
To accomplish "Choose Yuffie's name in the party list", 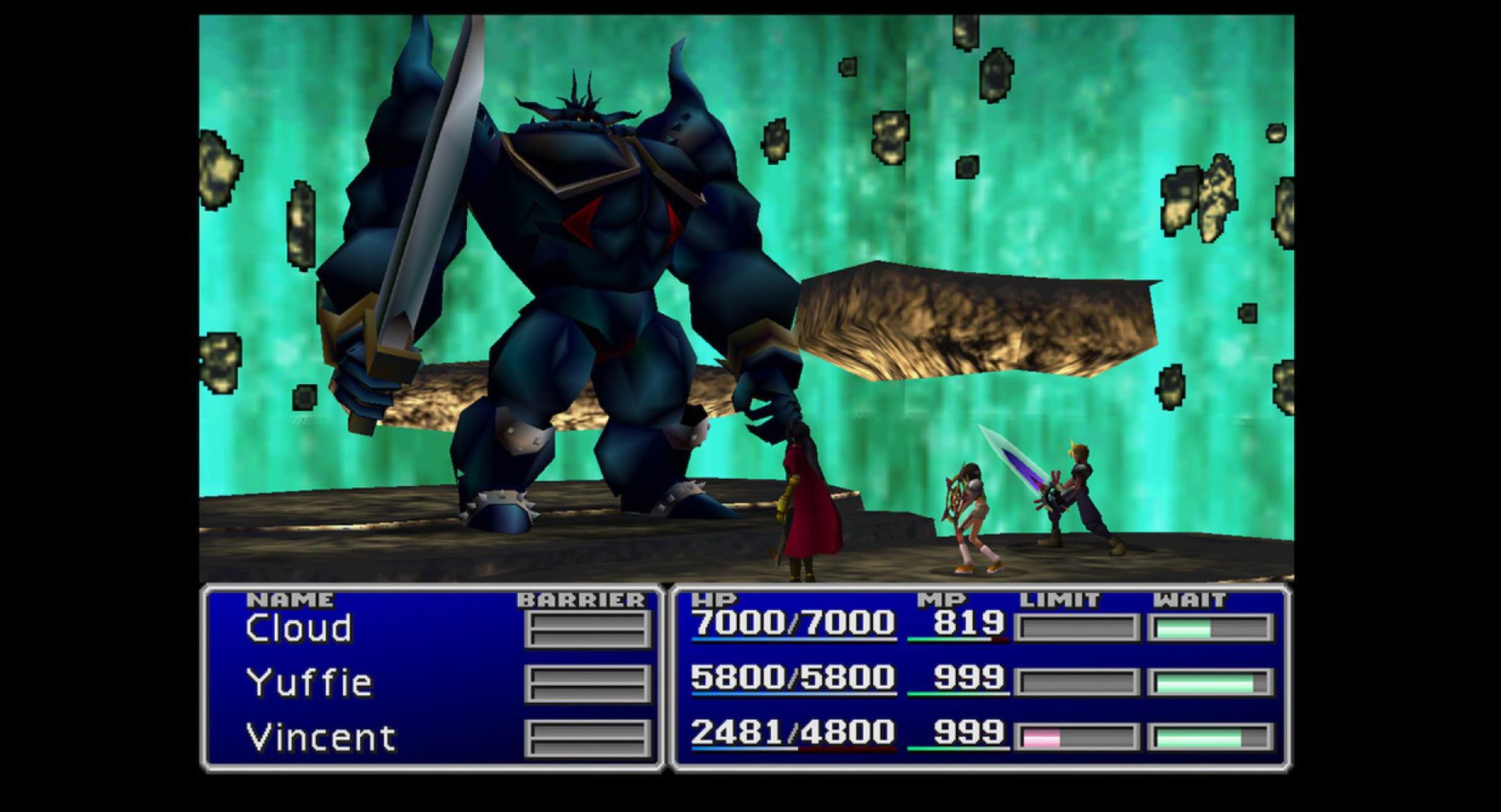I will pyautogui.click(x=309, y=683).
